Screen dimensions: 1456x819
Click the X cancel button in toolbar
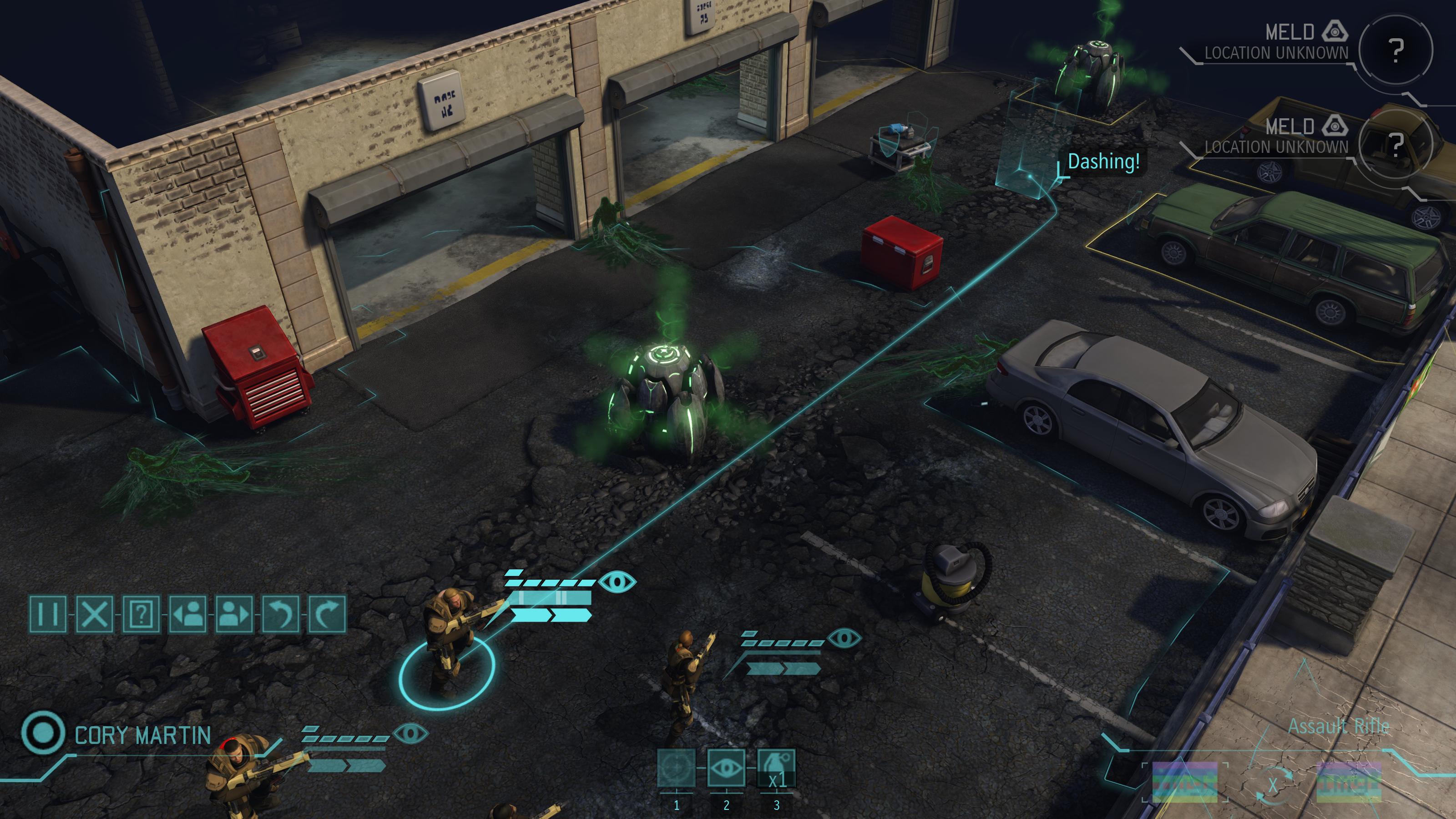[x=94, y=614]
